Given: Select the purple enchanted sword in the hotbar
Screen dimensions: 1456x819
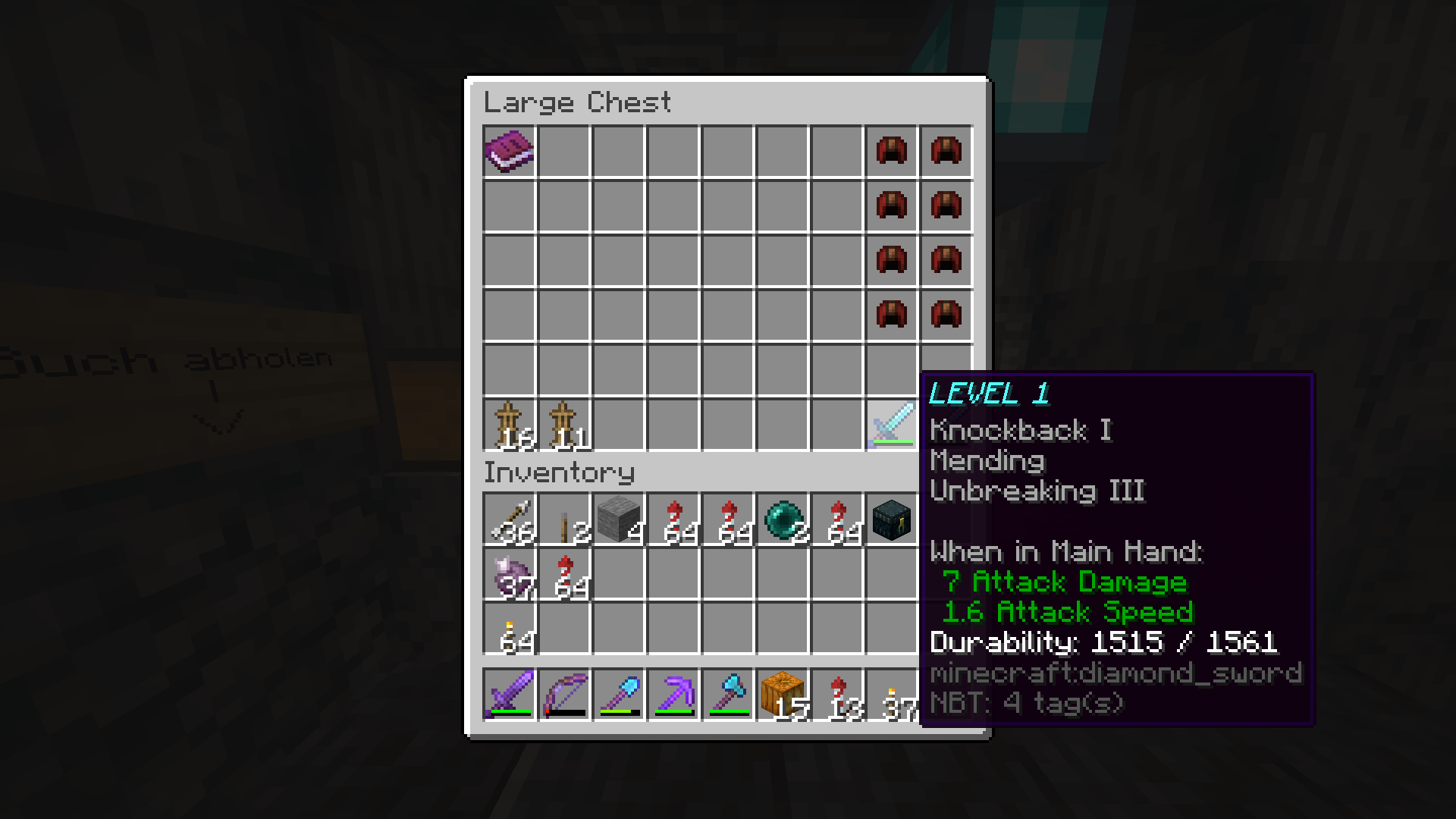Looking at the screenshot, I should pyautogui.click(x=509, y=694).
